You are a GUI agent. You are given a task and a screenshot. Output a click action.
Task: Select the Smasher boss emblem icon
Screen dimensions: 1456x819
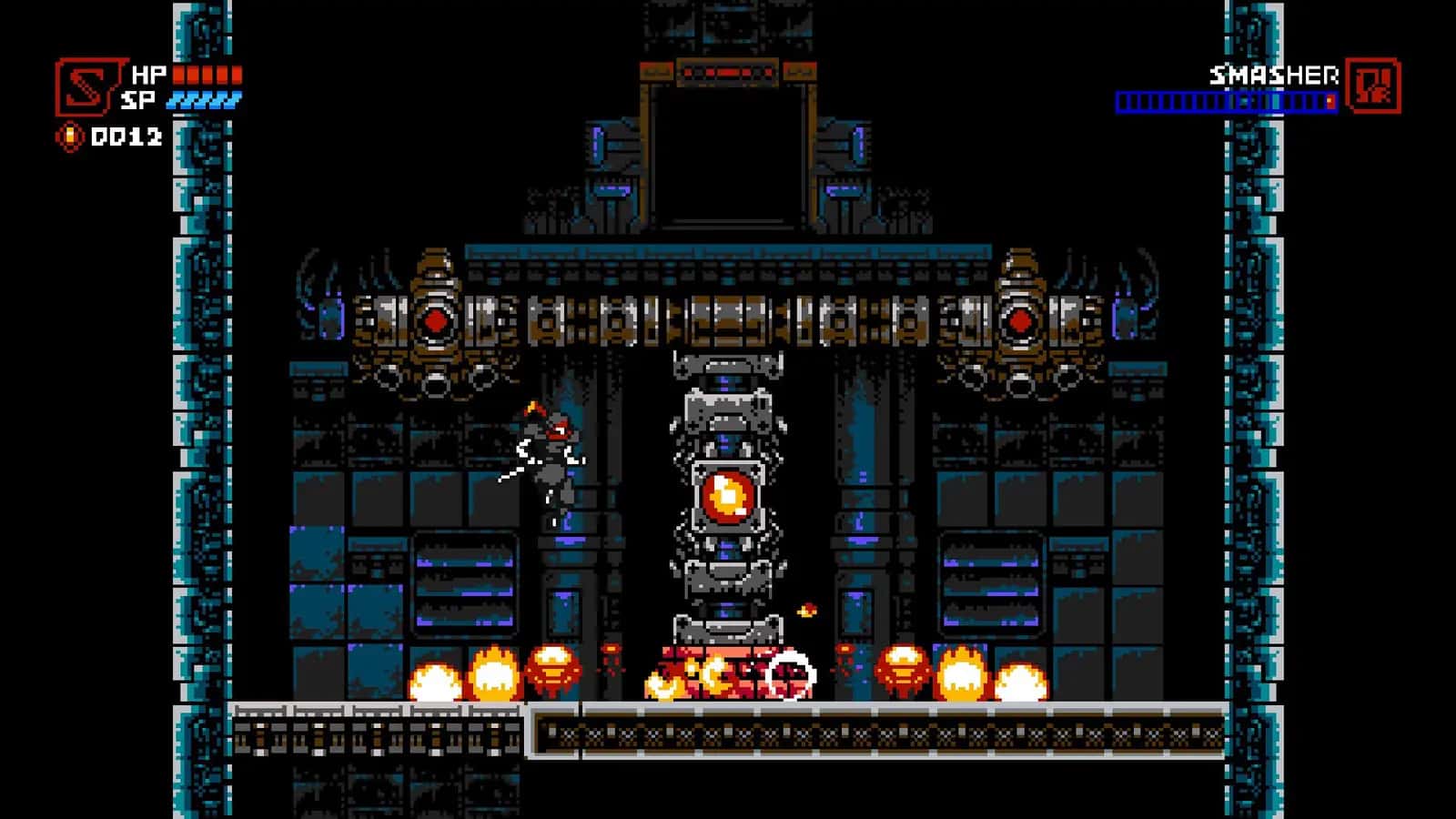[x=1372, y=86]
